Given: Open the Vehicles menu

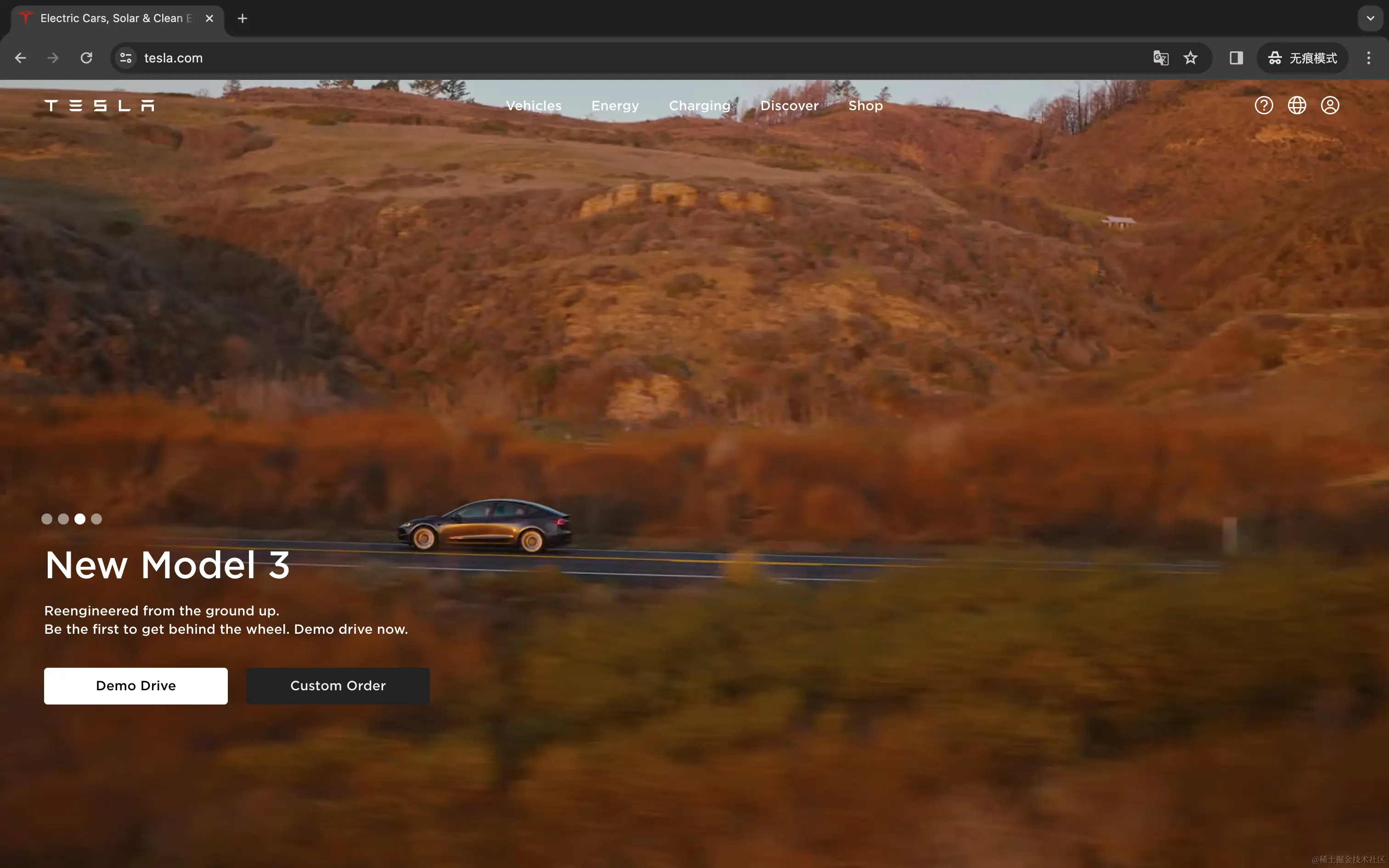Looking at the screenshot, I should [x=533, y=106].
